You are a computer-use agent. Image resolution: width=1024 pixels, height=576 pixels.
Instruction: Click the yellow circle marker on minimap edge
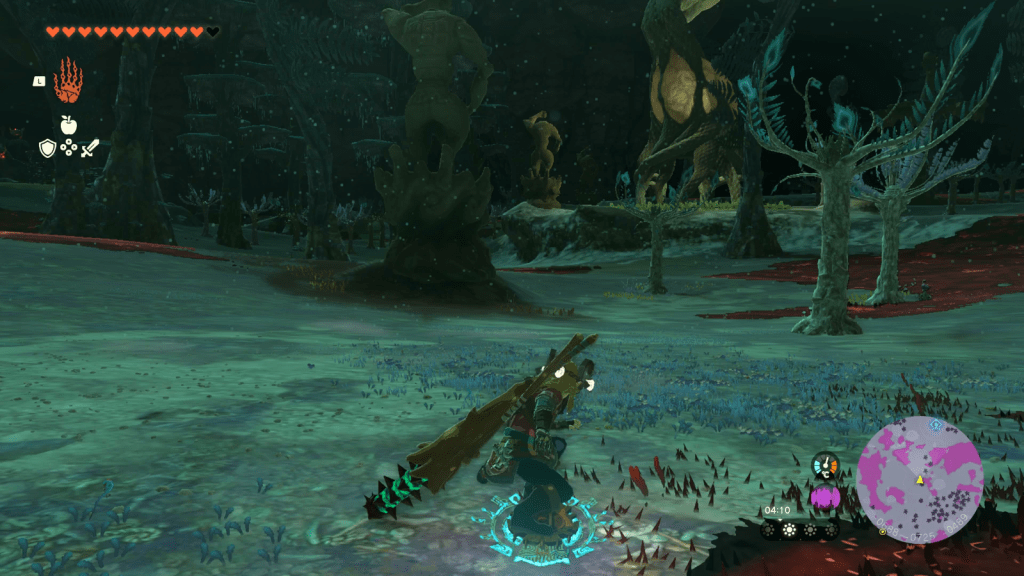(882, 531)
